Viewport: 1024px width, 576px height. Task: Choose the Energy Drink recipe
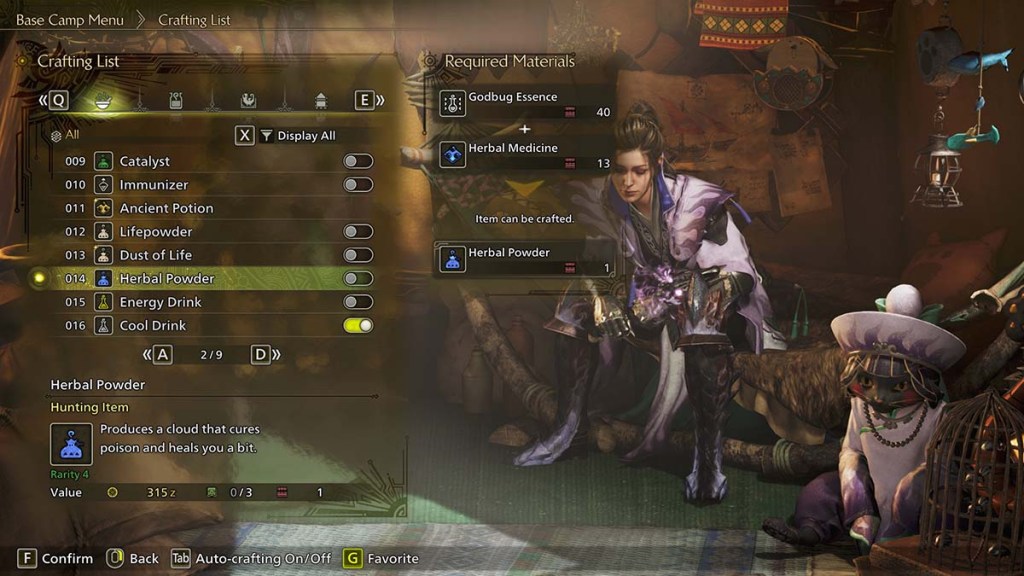160,302
